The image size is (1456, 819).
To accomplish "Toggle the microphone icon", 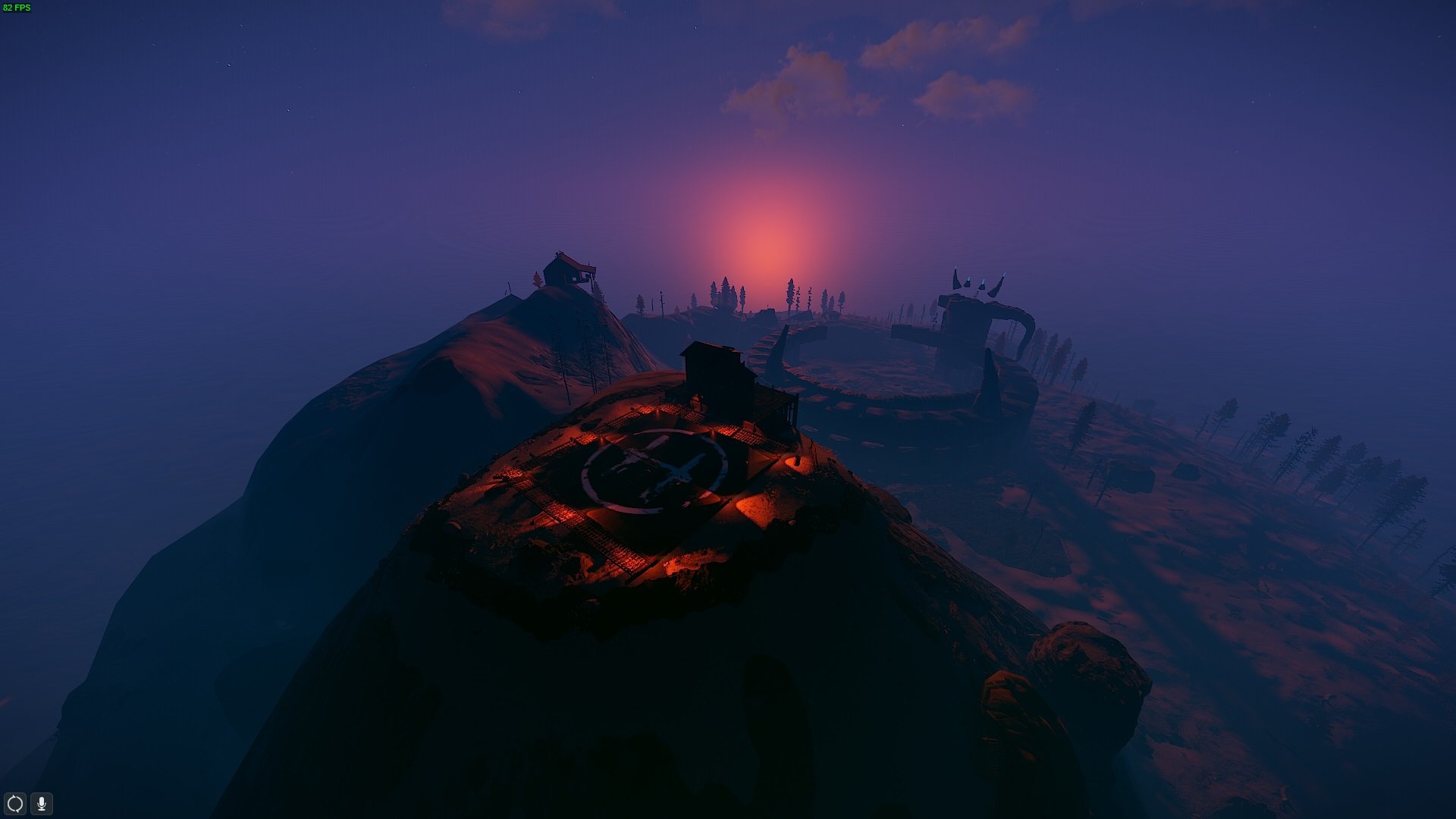I will click(42, 803).
